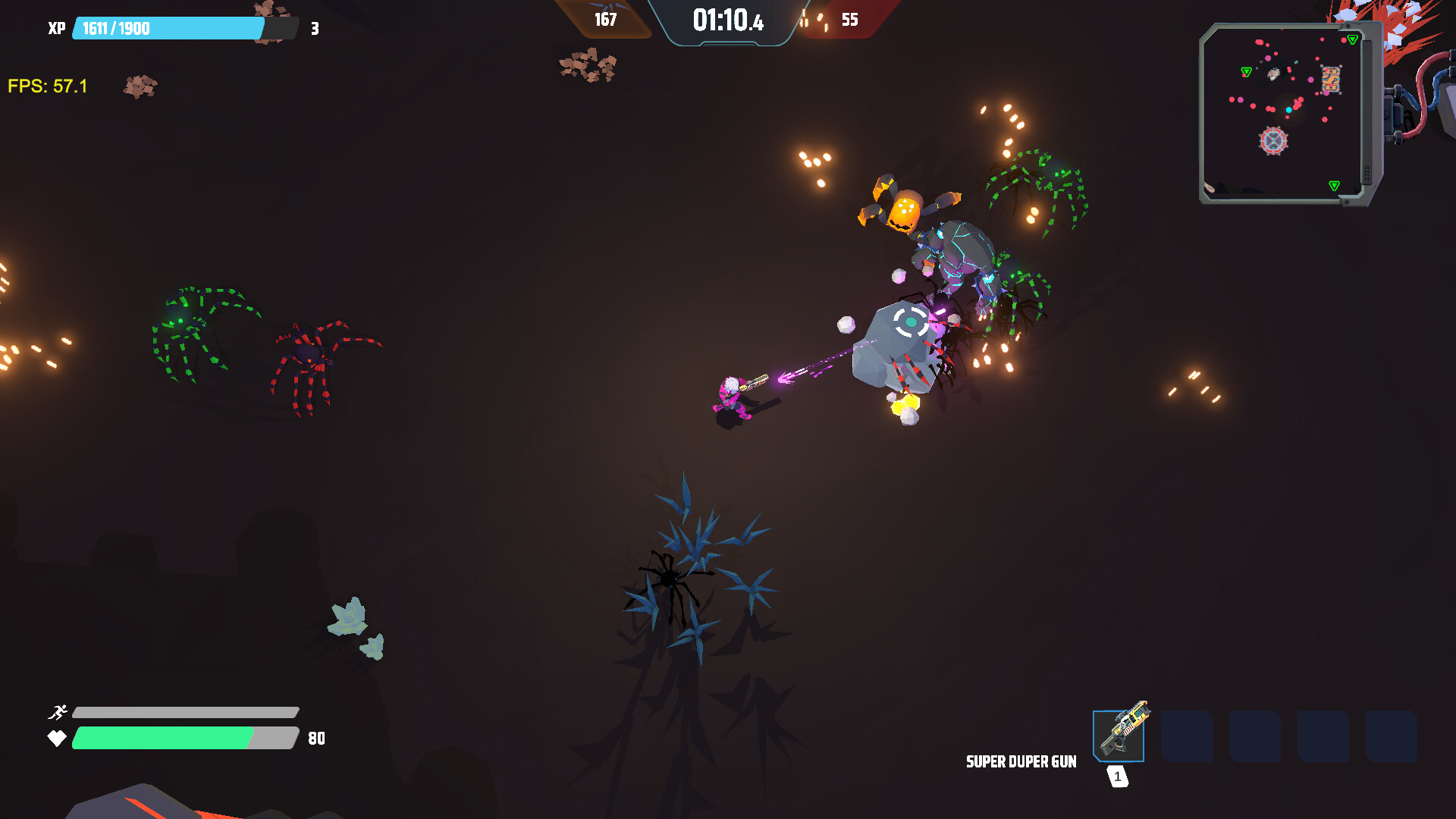Select the Super Duper Gun weapon slot
Screen dimensions: 1456x819
coord(1118,736)
